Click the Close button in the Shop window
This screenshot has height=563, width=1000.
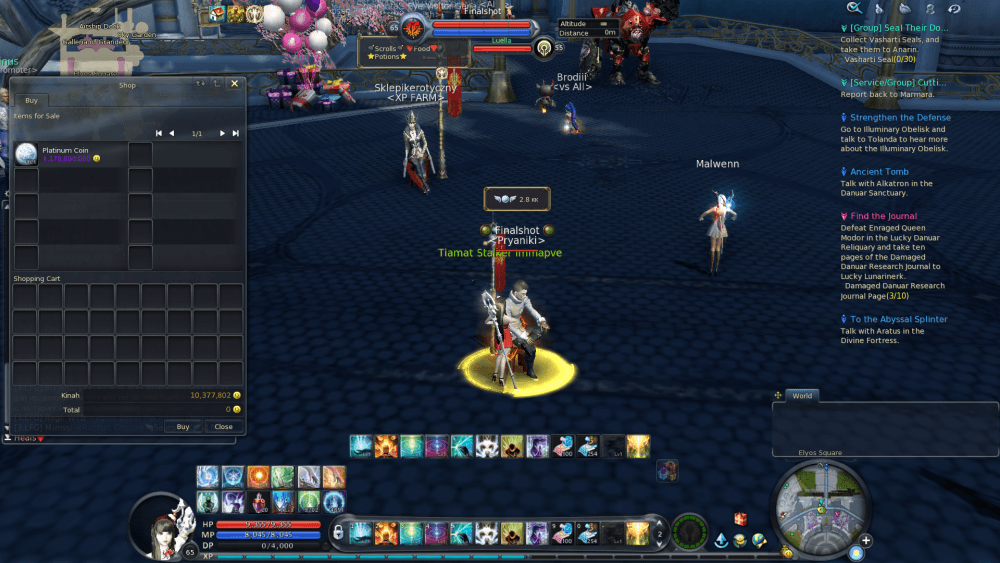coord(223,426)
